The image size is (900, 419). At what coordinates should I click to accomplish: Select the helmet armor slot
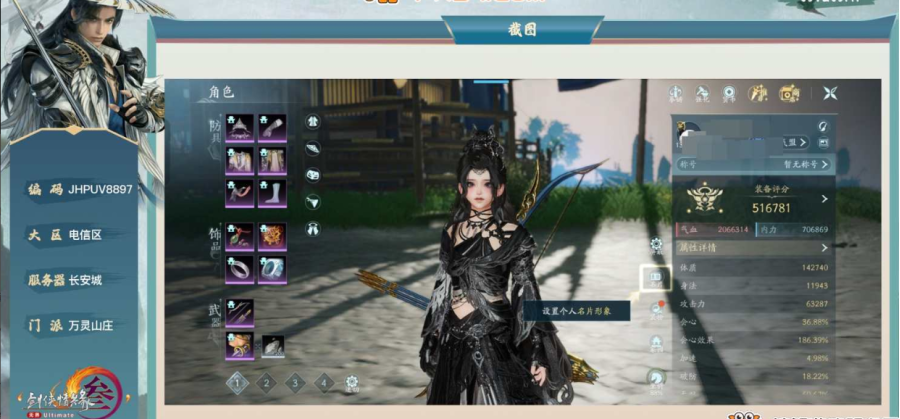point(240,128)
